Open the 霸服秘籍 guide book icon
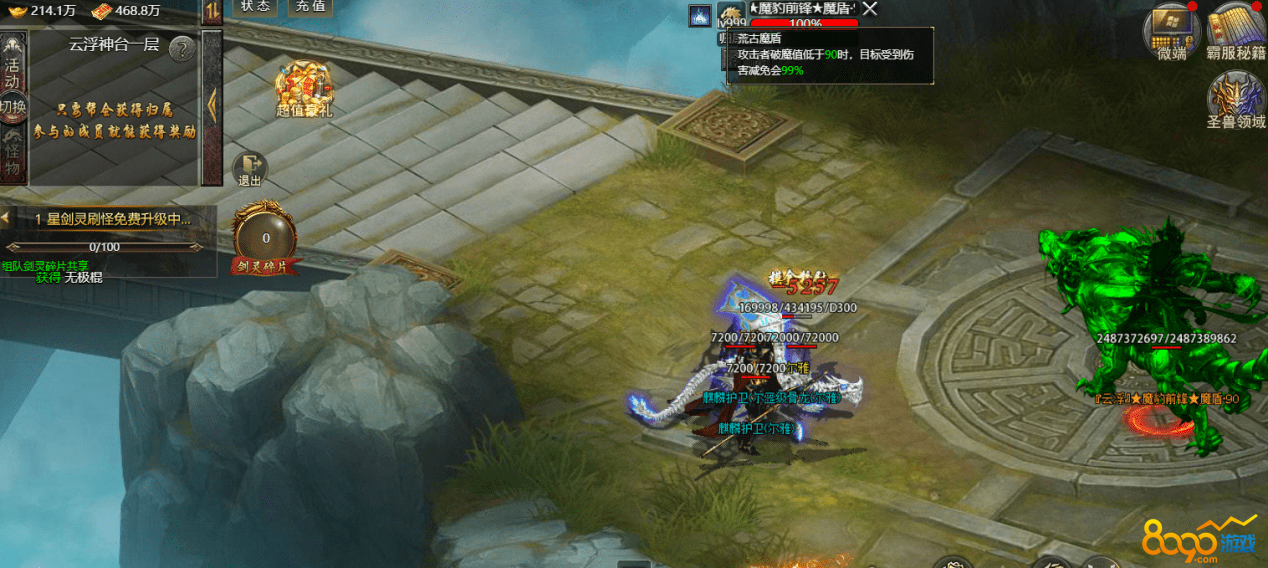 point(1236,30)
